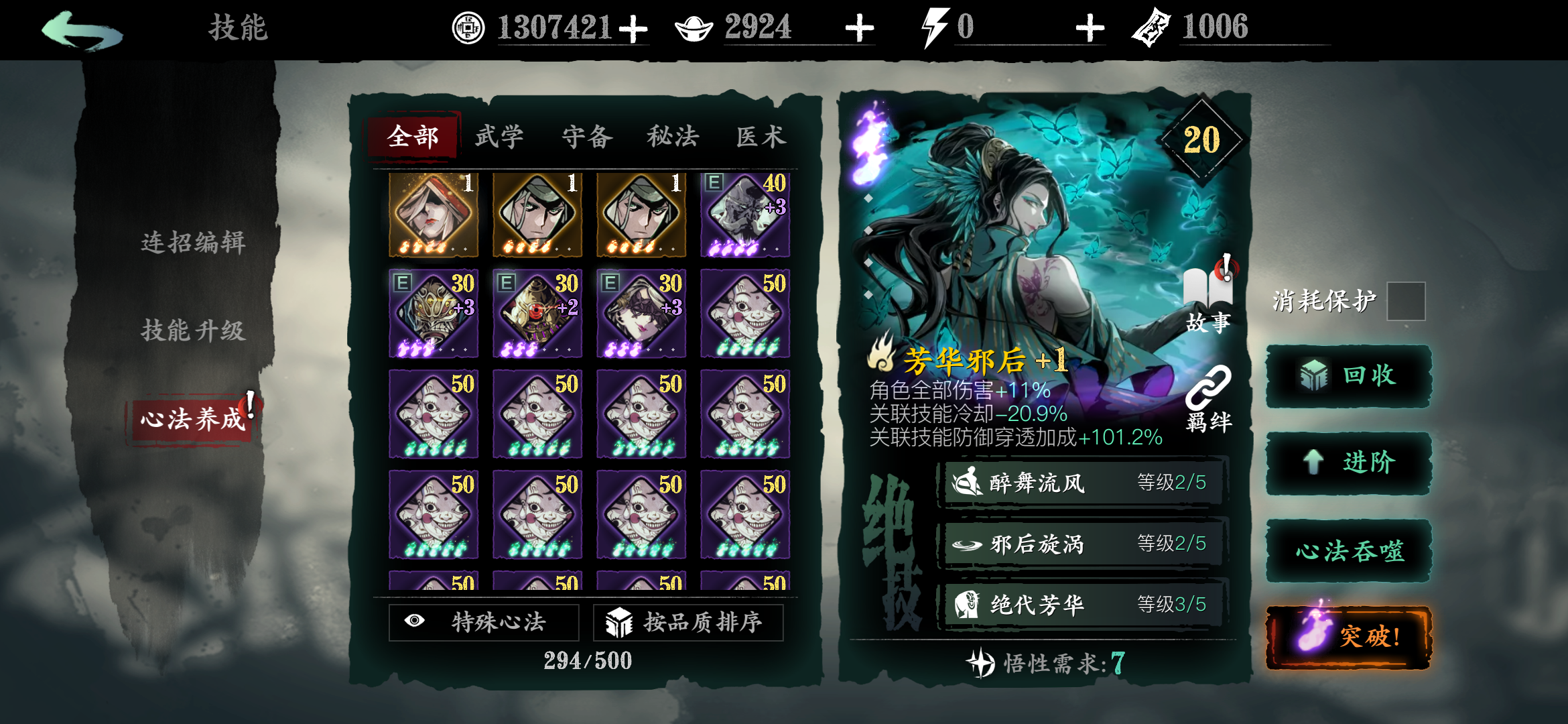
Task: Open the 医术 category tab
Action: 760,135
